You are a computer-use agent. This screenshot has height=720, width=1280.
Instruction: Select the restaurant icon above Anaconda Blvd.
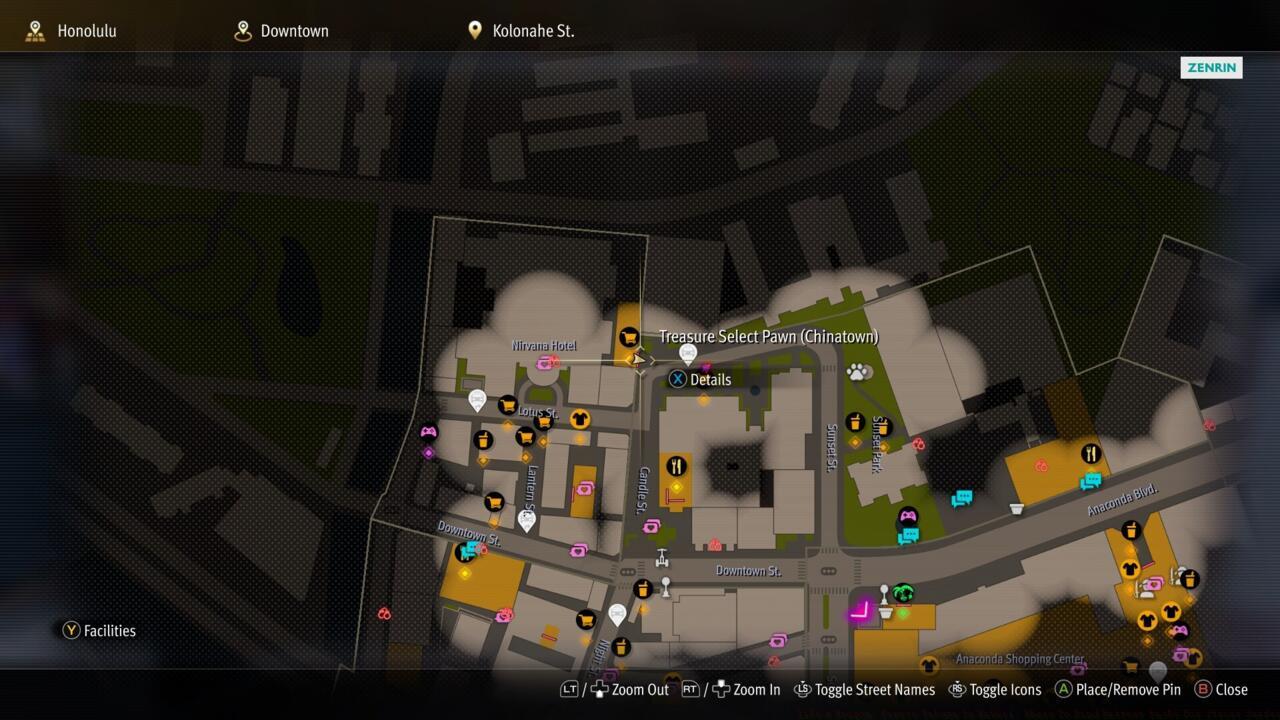[1090, 455]
